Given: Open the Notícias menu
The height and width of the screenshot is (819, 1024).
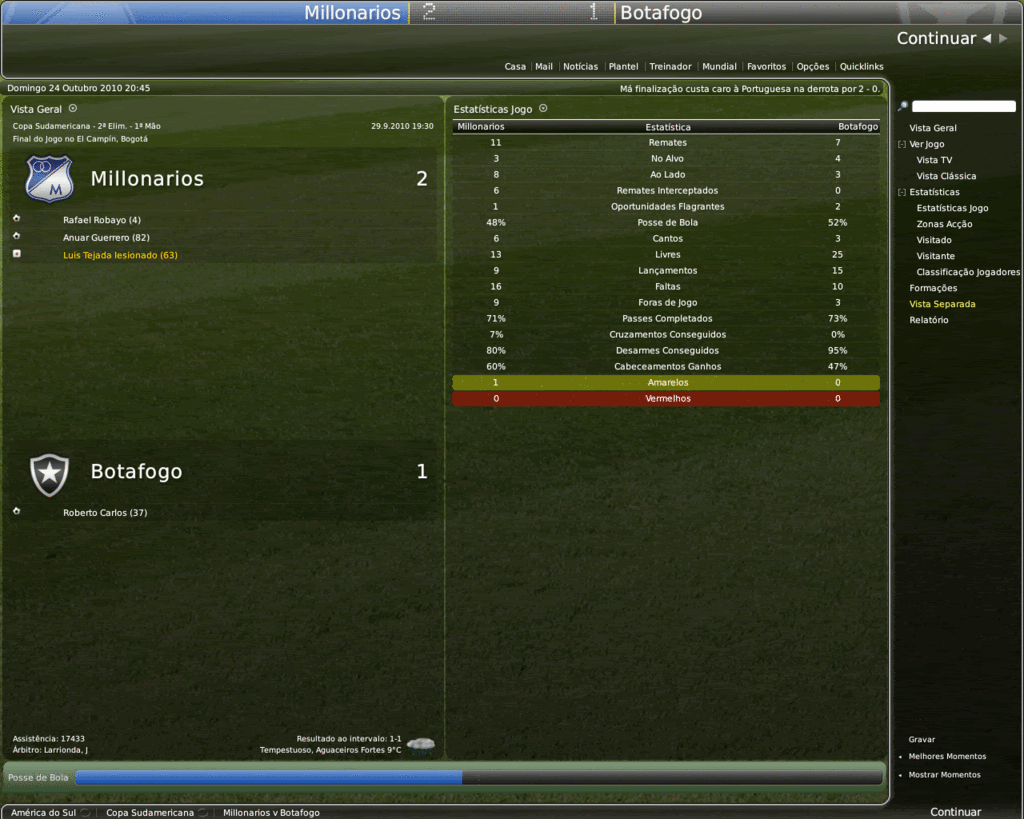Looking at the screenshot, I should [x=580, y=67].
